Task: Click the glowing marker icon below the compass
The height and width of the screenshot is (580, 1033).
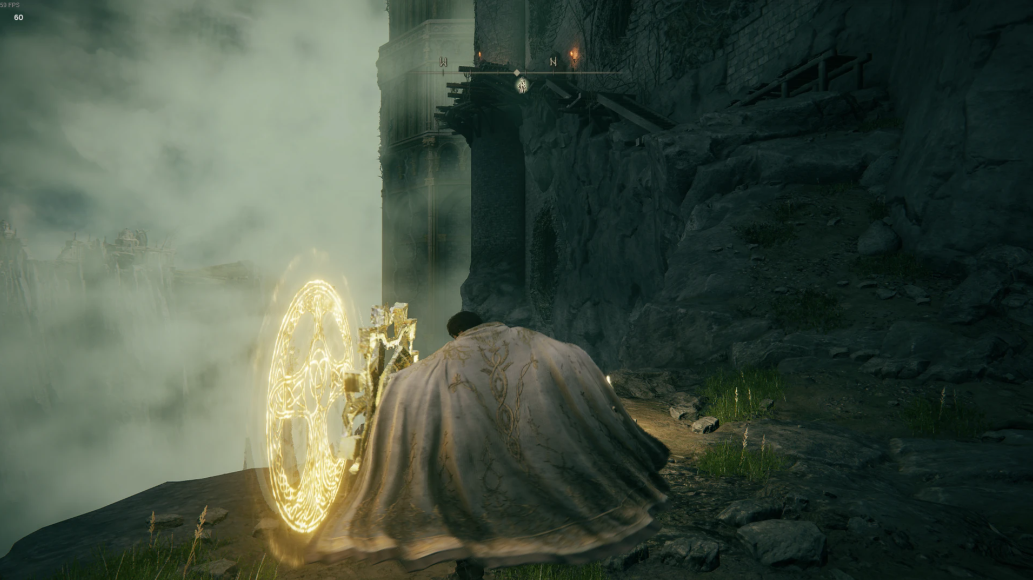Action: 521,85
